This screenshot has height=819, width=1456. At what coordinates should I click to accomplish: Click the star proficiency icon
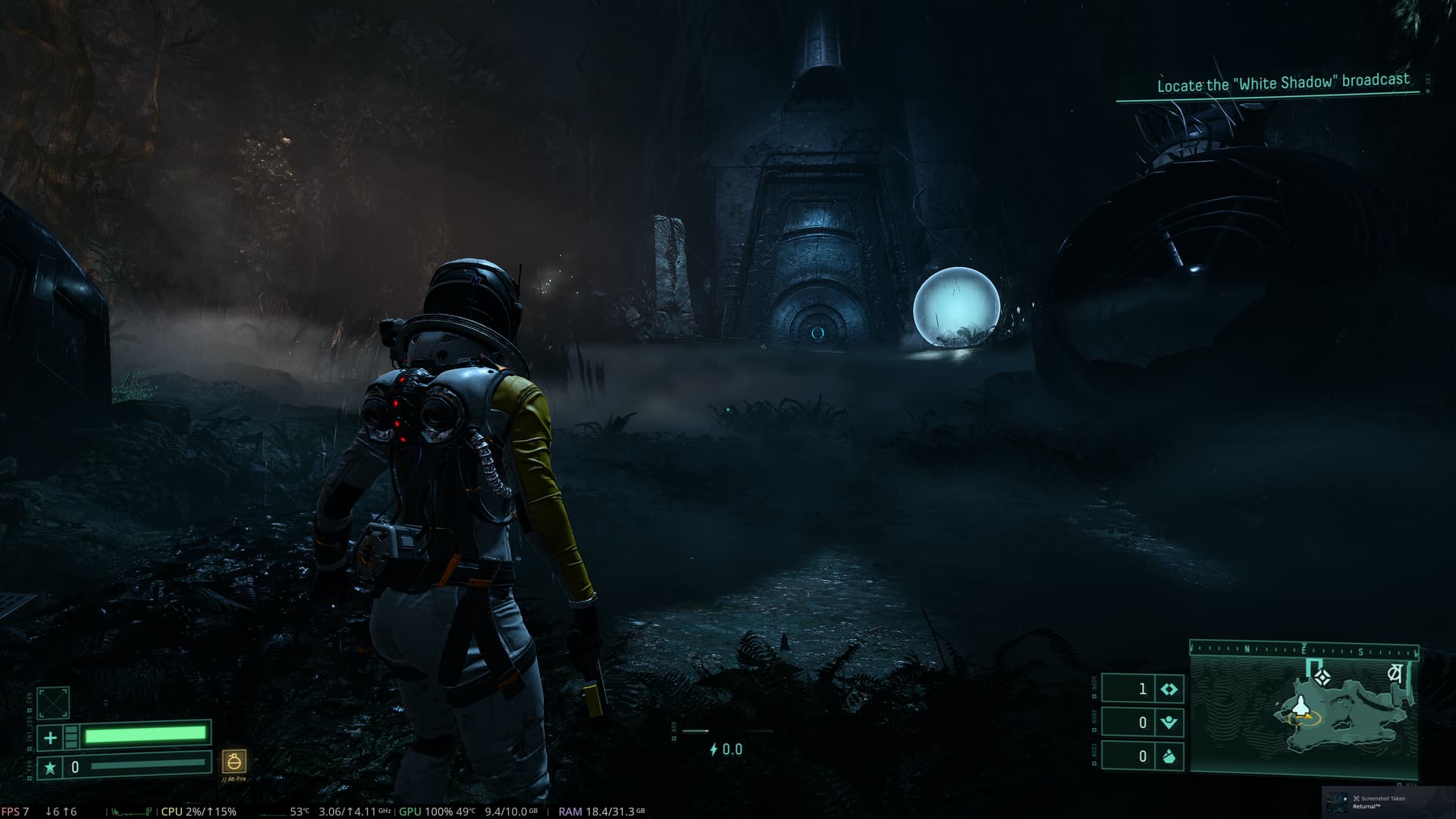pos(50,767)
